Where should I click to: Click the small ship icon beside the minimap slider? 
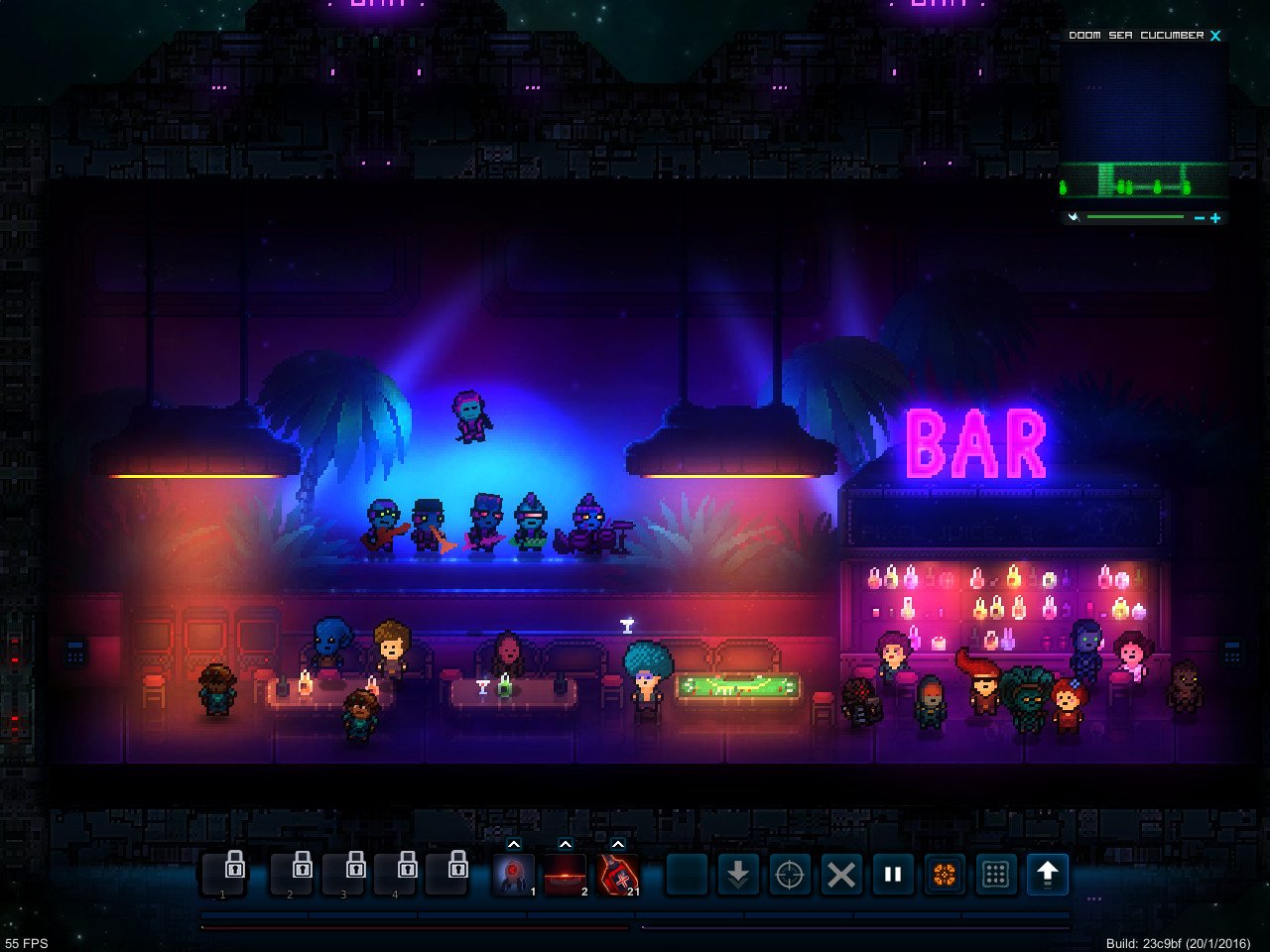[1075, 217]
